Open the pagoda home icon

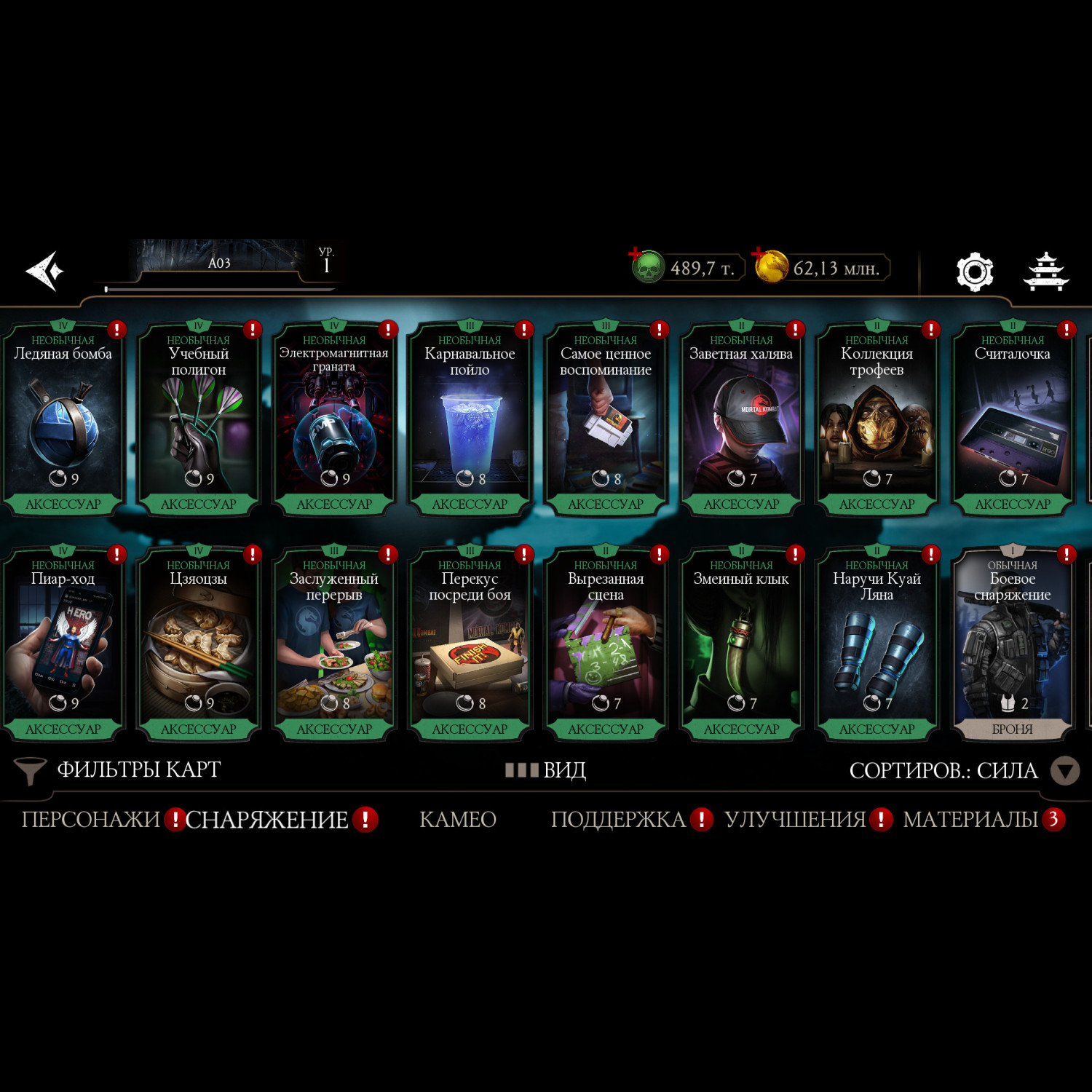point(1045,272)
